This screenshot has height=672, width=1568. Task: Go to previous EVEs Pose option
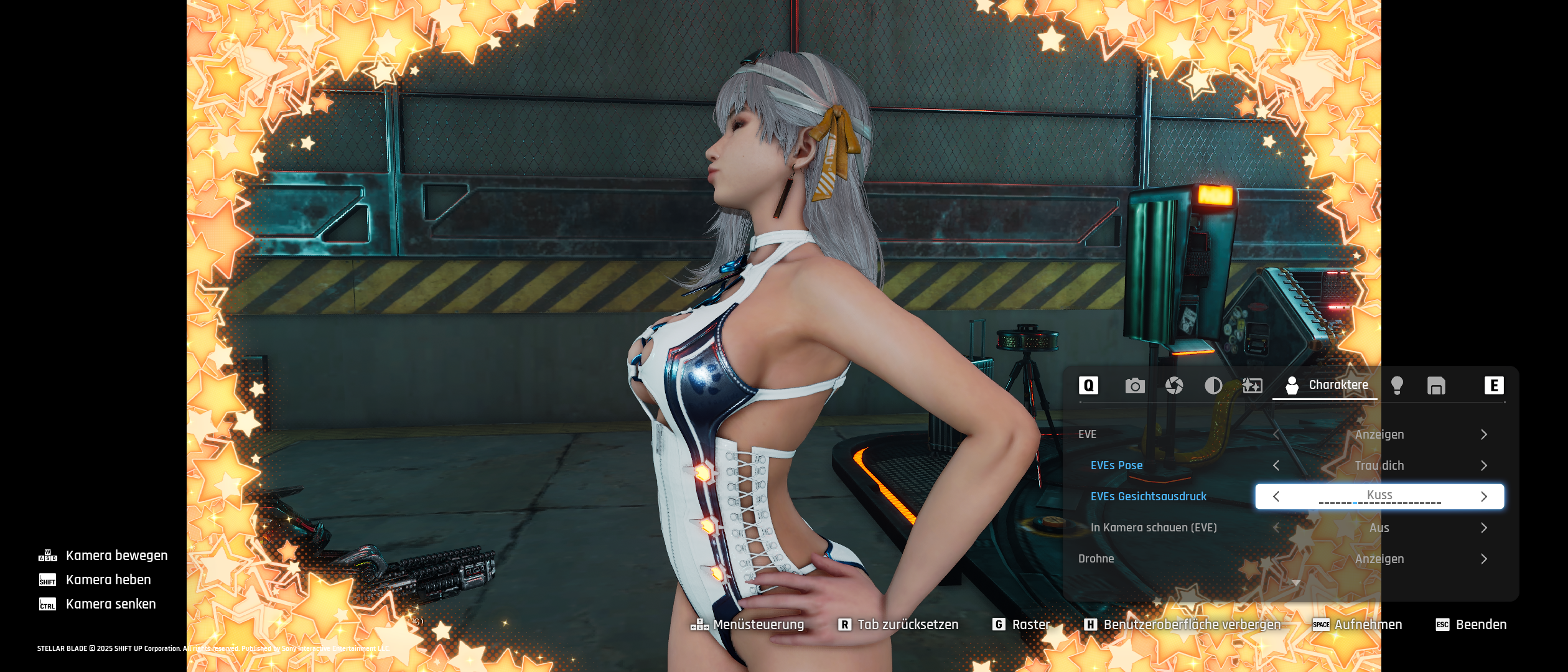pyautogui.click(x=1276, y=465)
